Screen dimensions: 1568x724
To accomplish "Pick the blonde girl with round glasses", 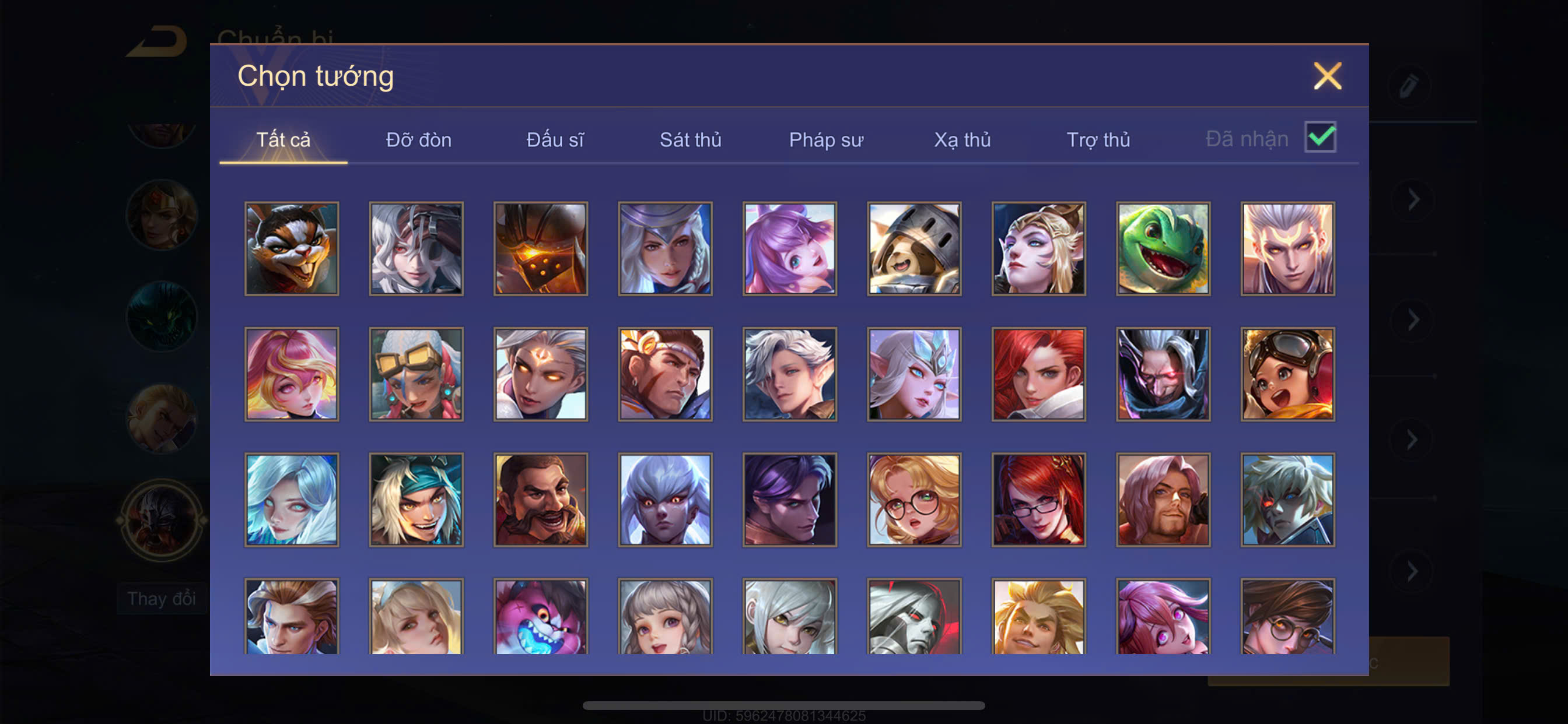I will 914,500.
